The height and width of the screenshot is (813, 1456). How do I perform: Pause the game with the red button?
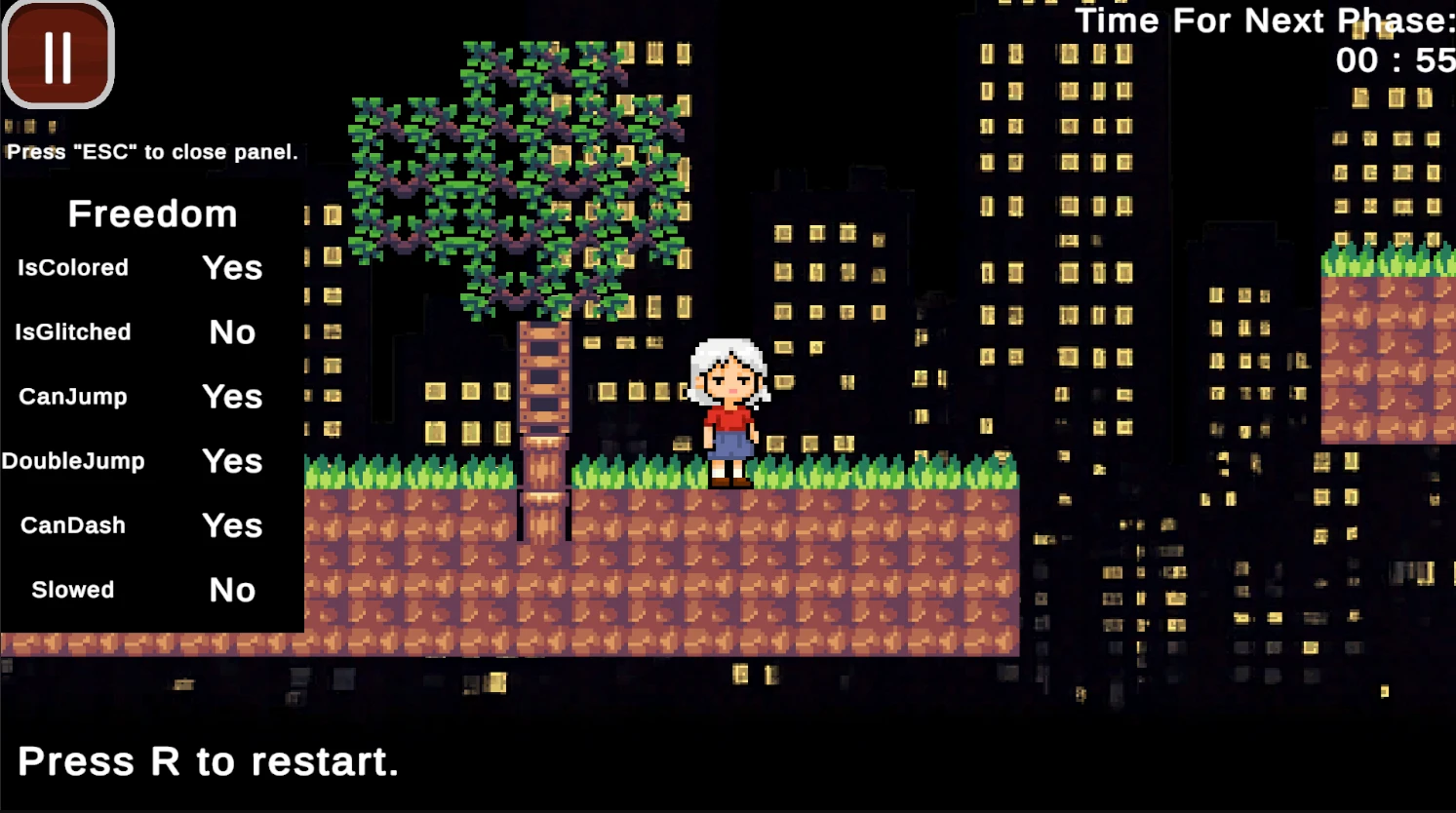tap(59, 56)
